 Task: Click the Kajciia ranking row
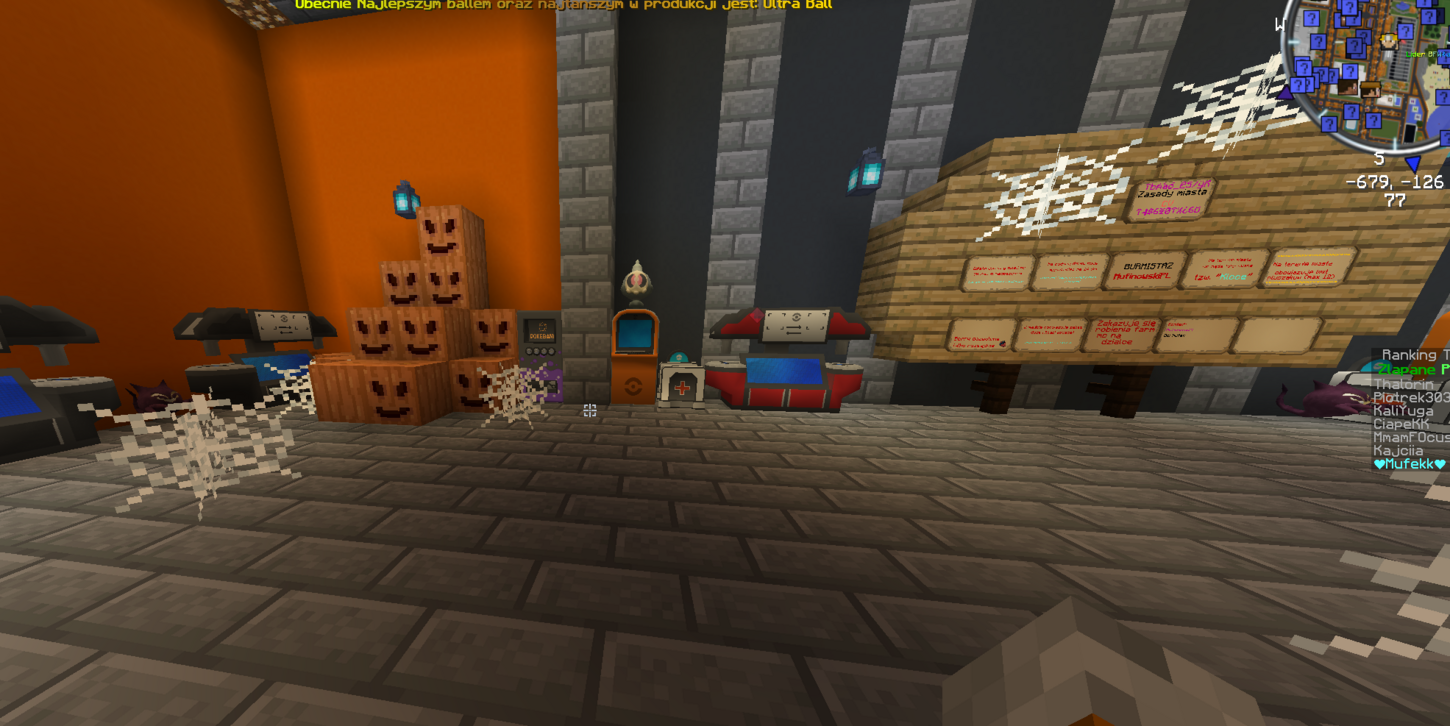pos(1398,451)
